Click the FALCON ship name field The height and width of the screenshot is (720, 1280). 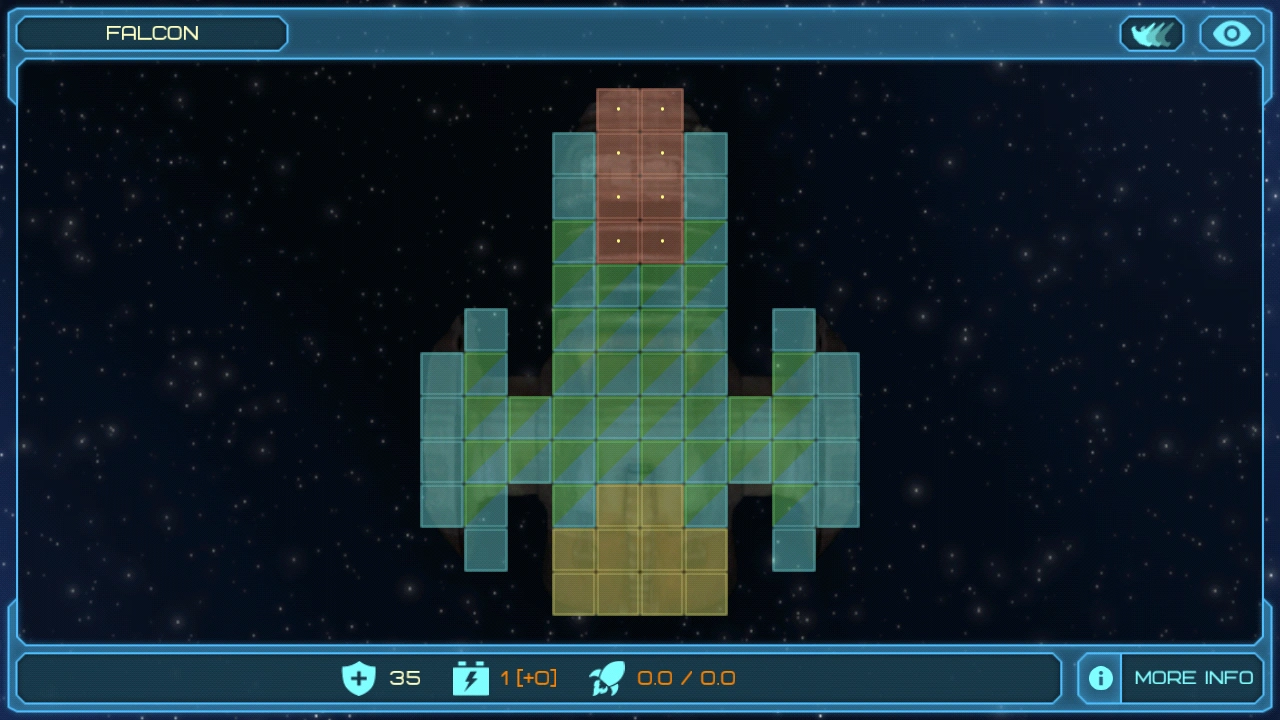(x=152, y=33)
